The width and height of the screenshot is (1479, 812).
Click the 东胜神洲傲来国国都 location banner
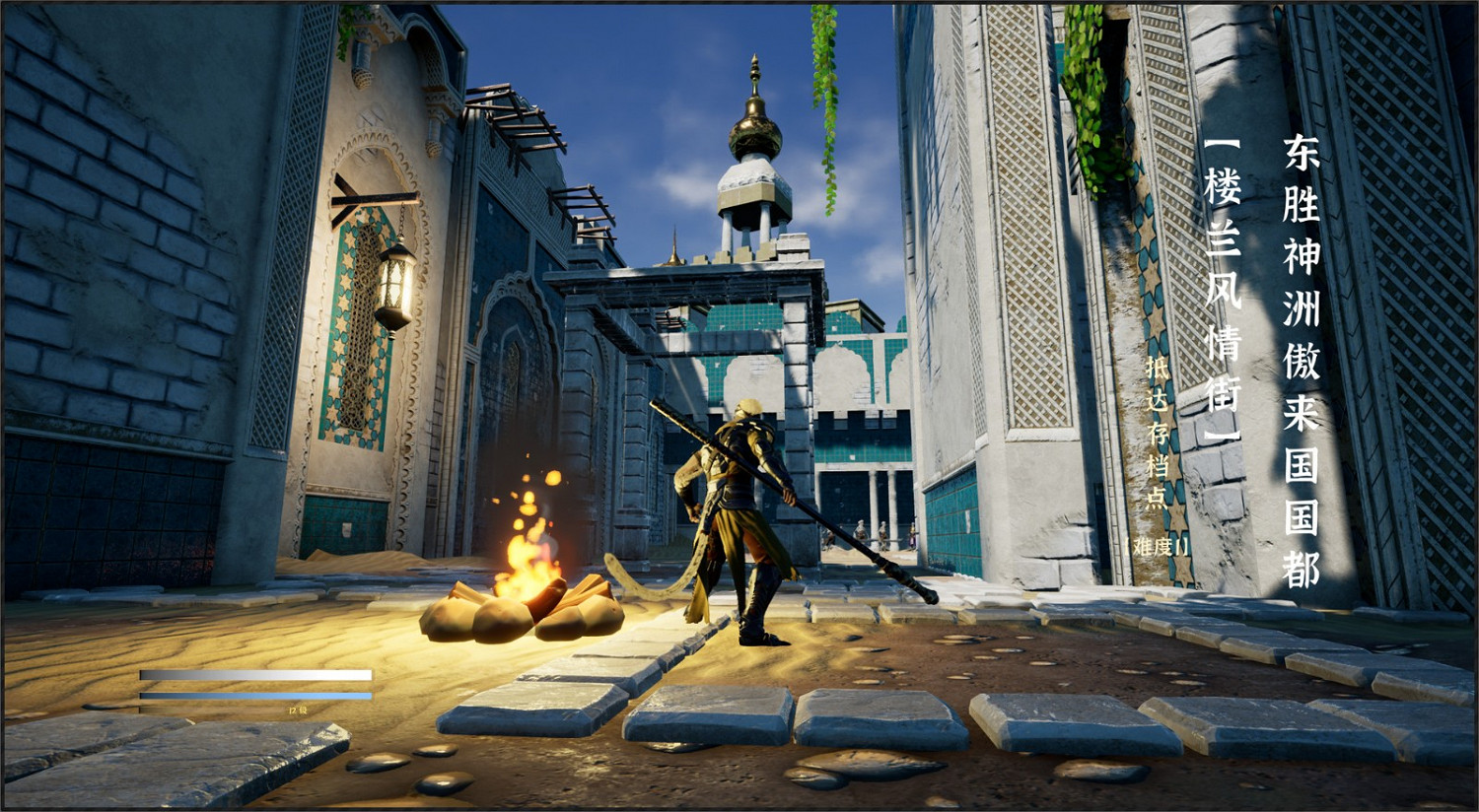tap(1302, 355)
